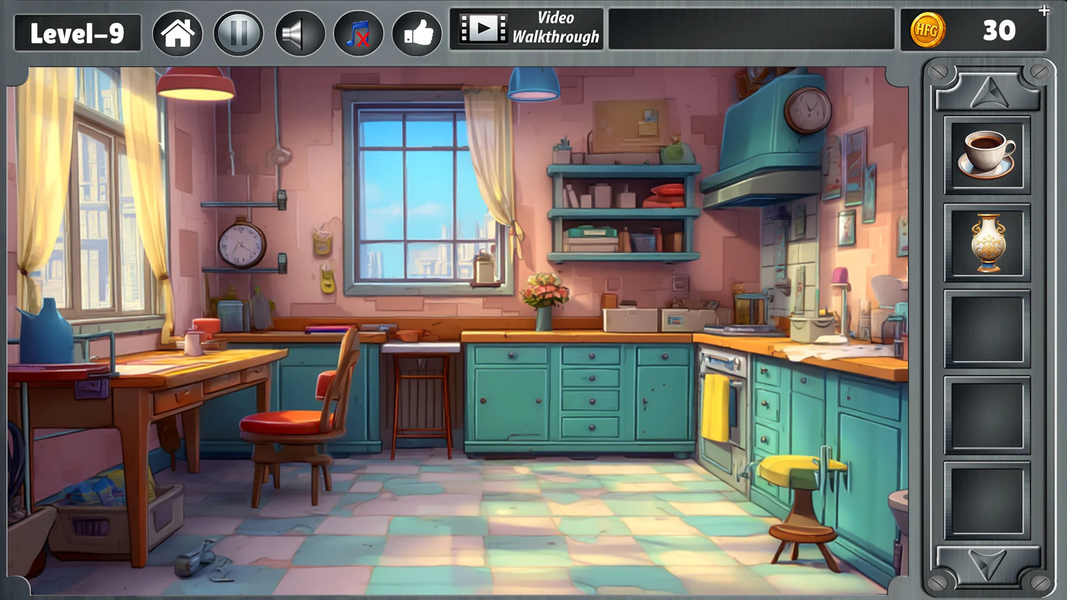Move the inventory list up
Screen dimensions: 1067x600
pos(987,89)
